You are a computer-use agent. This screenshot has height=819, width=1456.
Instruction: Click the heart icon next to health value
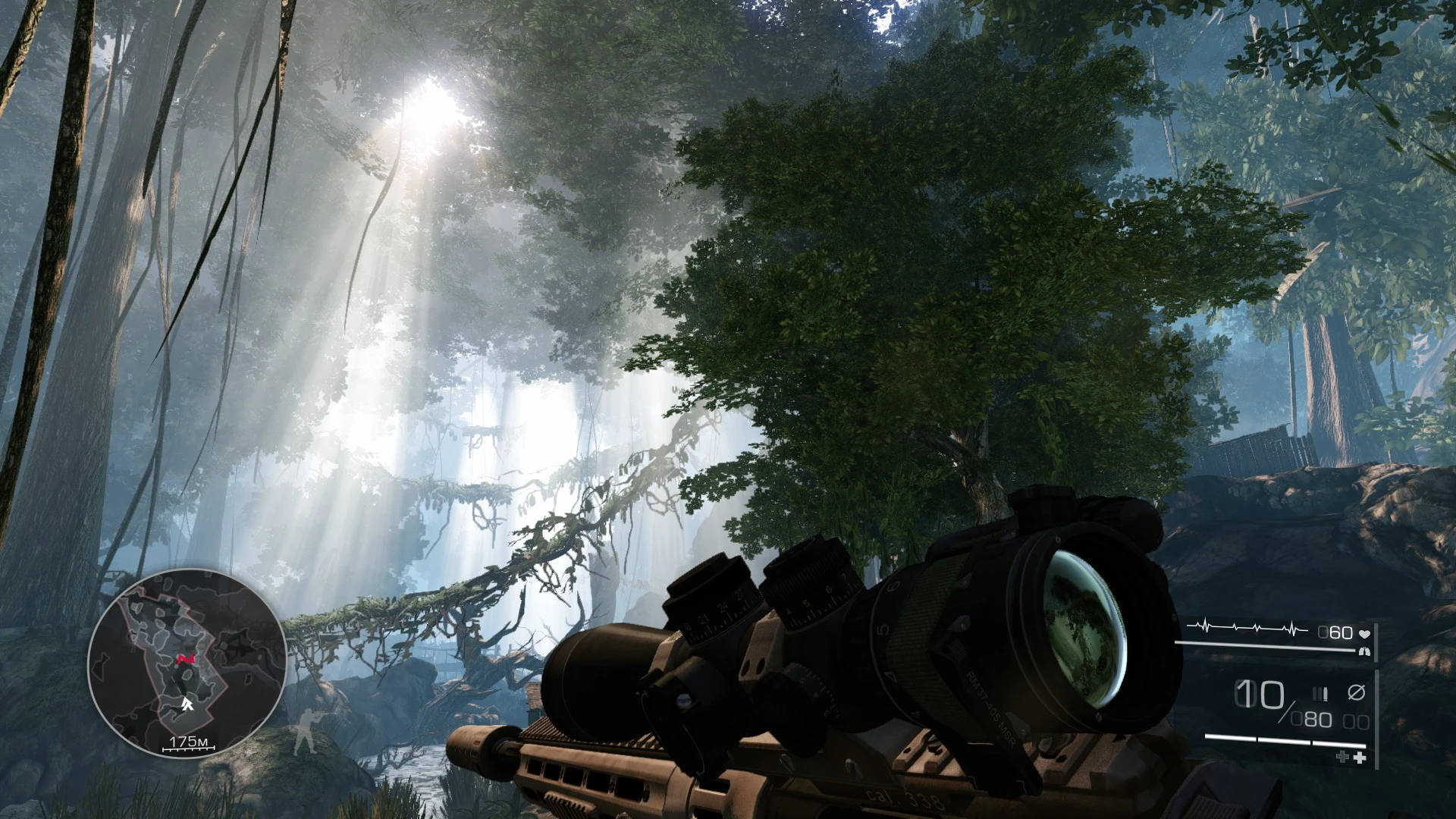click(x=1366, y=633)
